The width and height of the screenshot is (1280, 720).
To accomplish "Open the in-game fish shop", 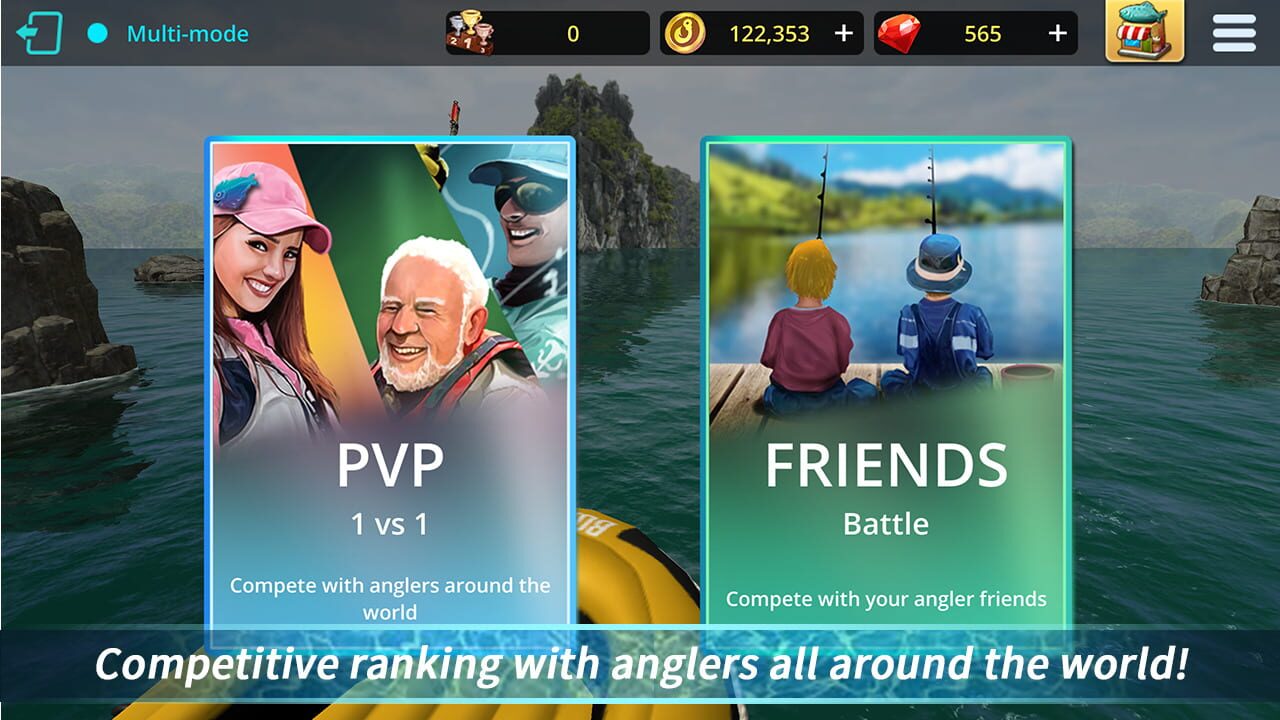I will point(1143,32).
